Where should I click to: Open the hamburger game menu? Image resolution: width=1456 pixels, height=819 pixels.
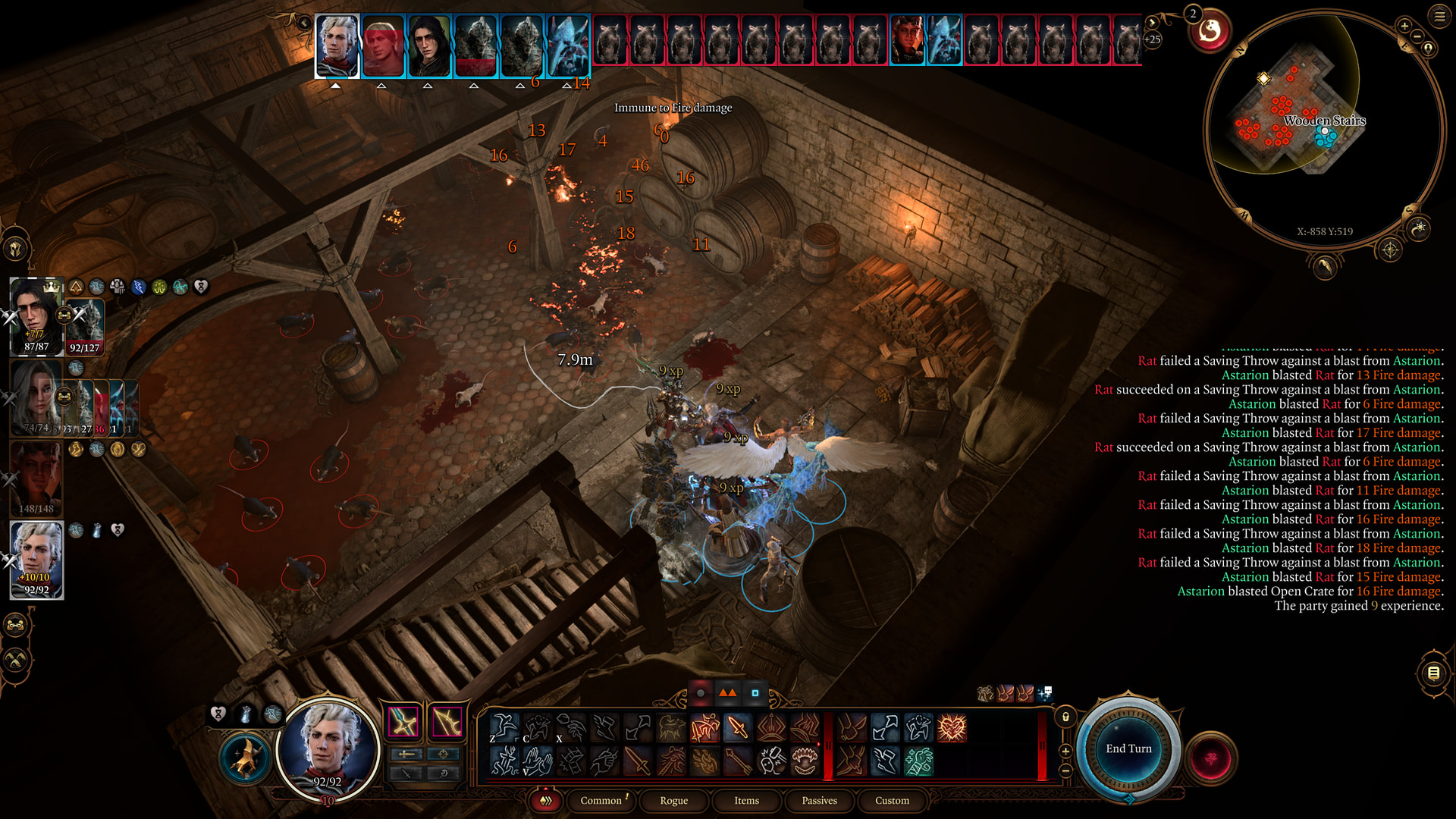coord(1439,16)
